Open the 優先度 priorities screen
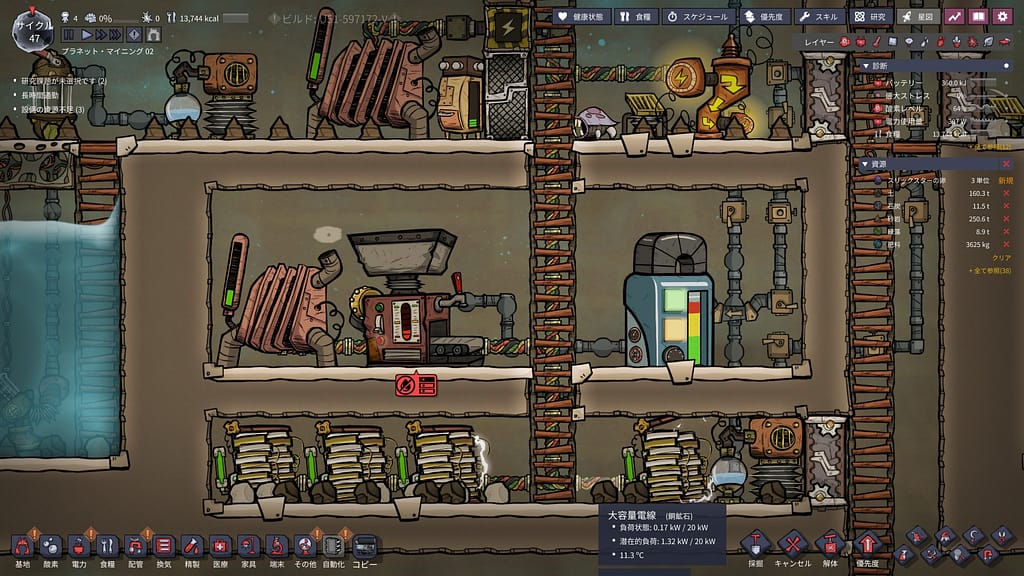 763,16
